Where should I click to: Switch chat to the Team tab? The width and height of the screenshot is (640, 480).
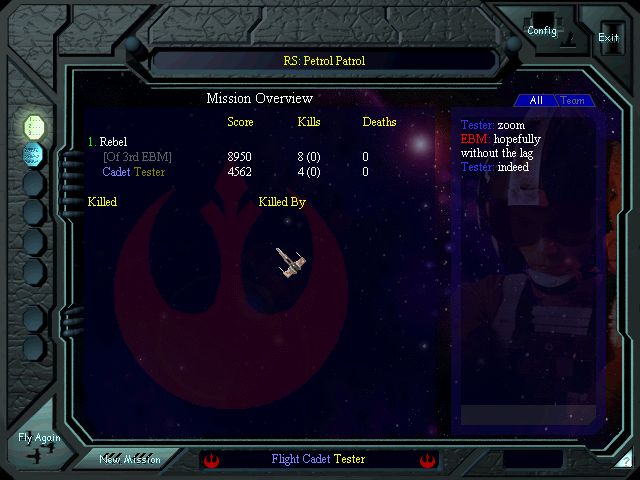coord(573,101)
